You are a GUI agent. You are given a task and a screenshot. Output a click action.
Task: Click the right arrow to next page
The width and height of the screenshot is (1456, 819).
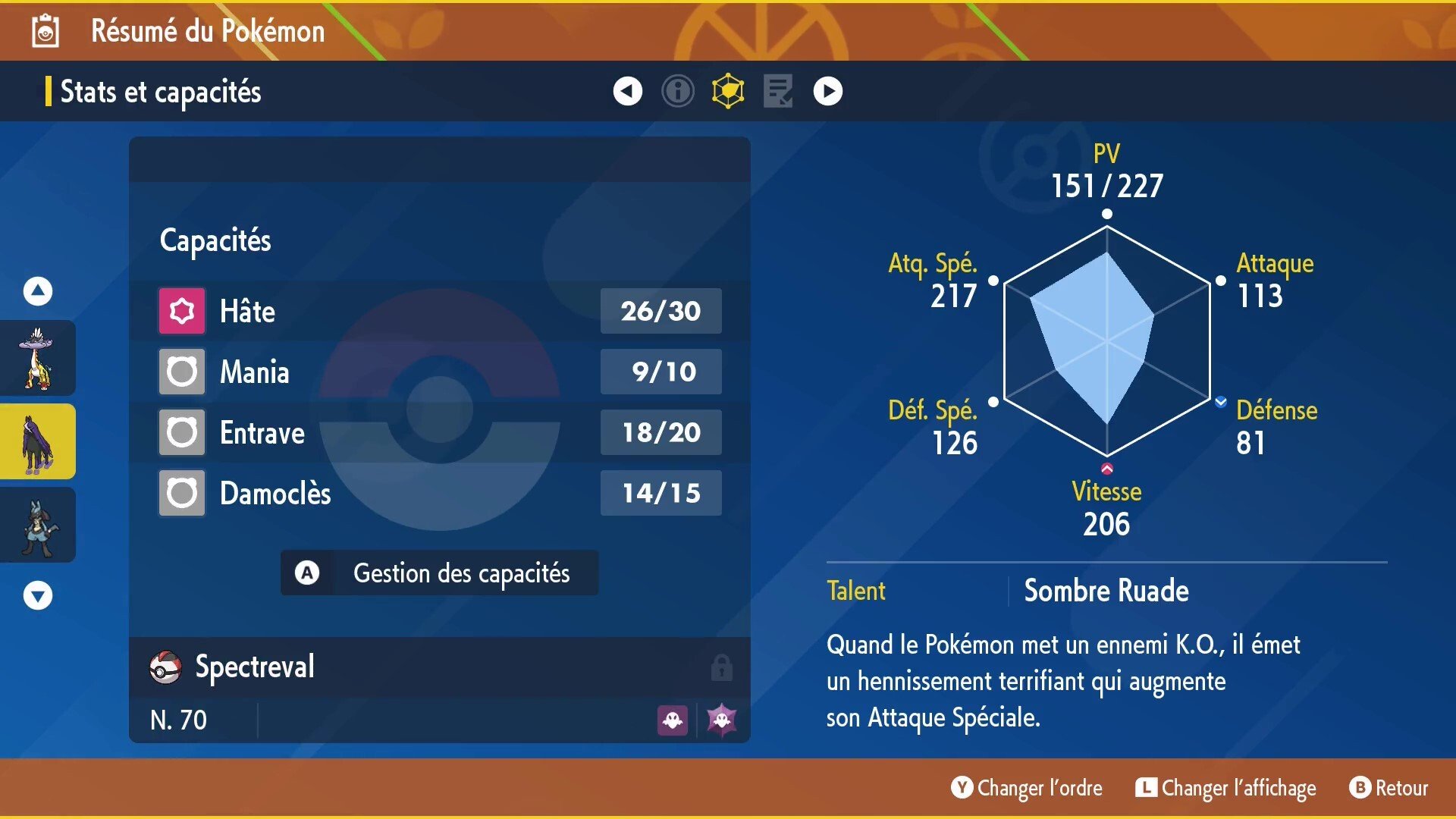click(x=828, y=90)
